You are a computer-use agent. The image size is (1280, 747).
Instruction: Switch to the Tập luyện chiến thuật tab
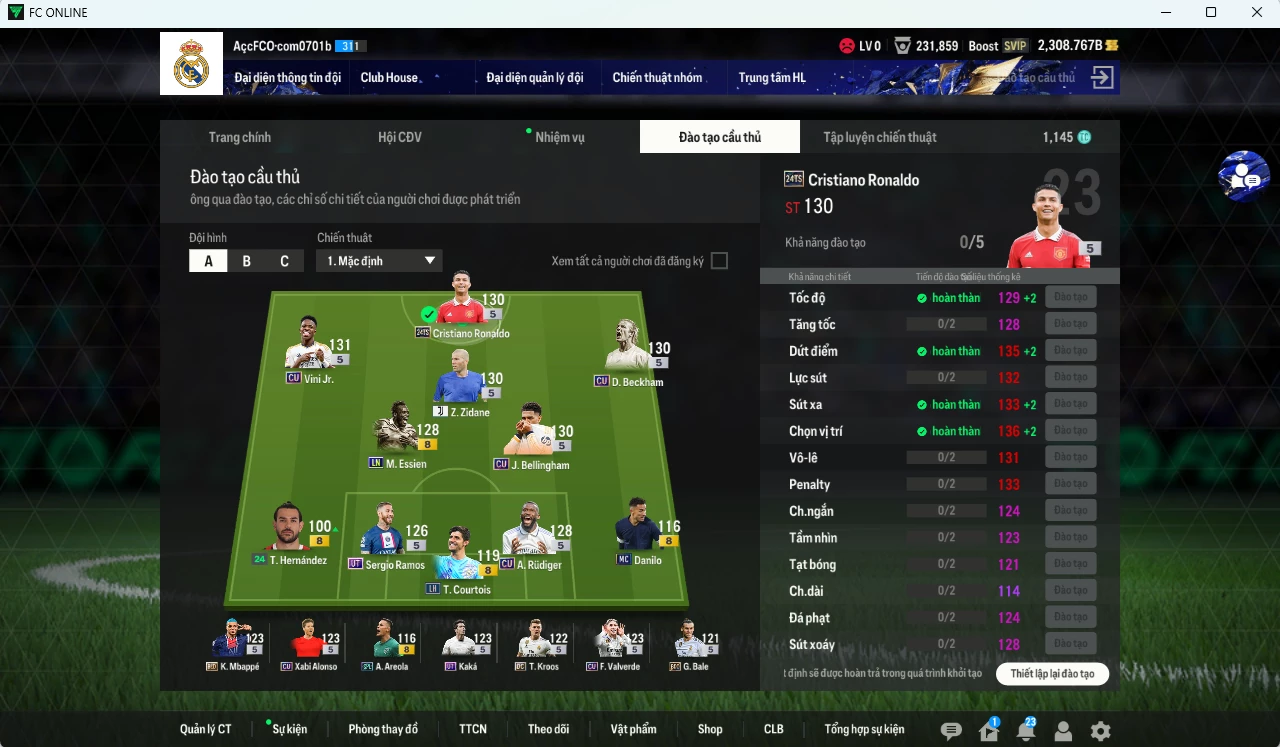point(879,137)
